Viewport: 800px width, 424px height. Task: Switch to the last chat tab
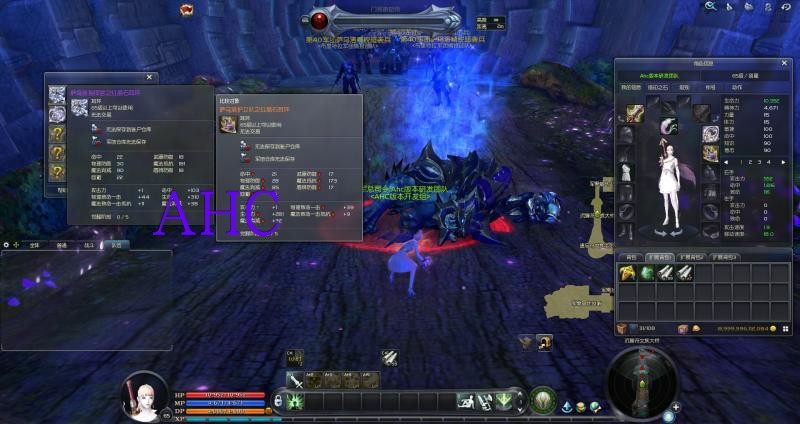pos(118,244)
